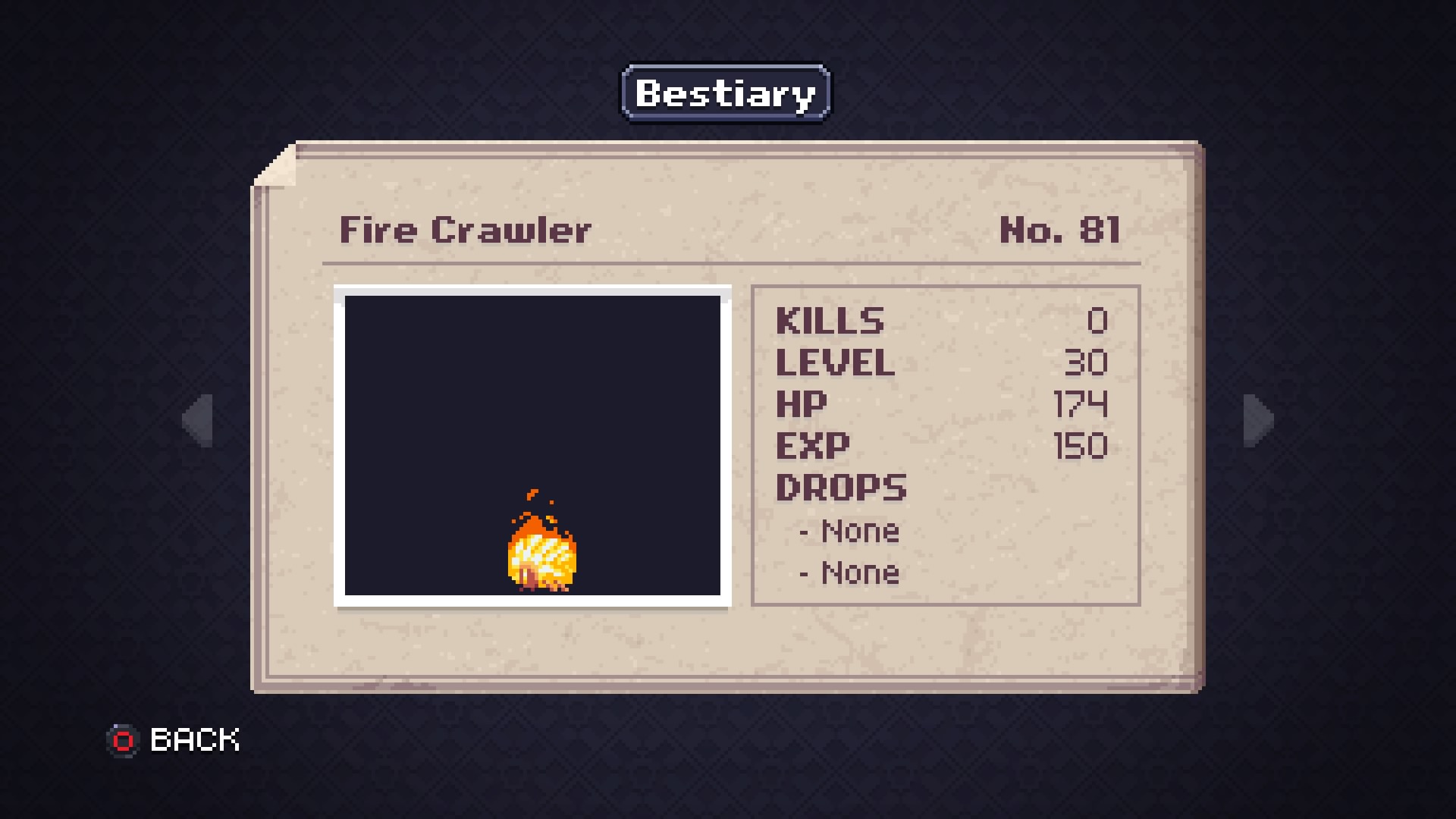The height and width of the screenshot is (819, 1456).
Task: Expand the DROPS section heading
Action: click(x=842, y=488)
